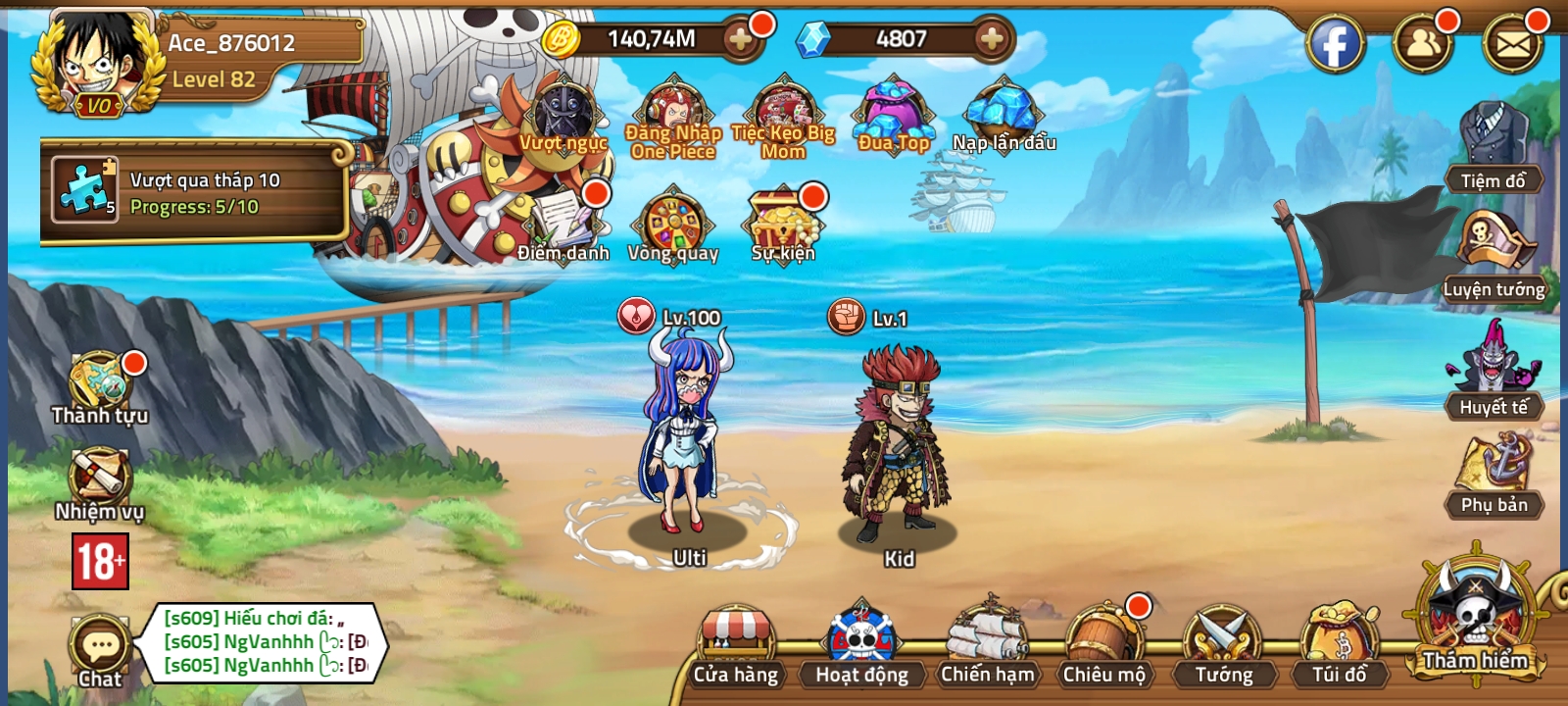The width and height of the screenshot is (1568, 706).
Task: Open the Tiệc Kẹo Big Mom event
Action: pyautogui.click(x=782, y=110)
